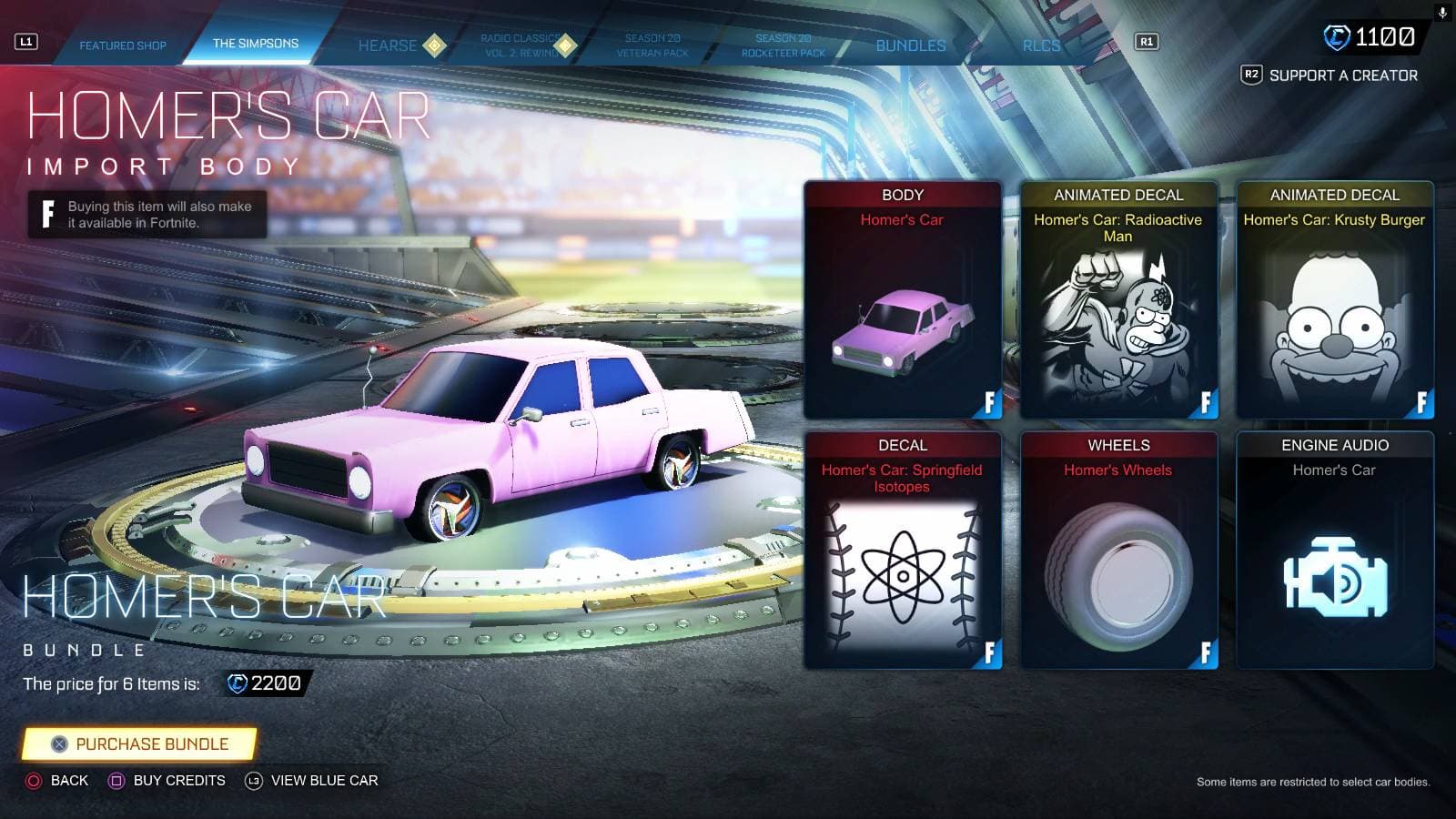The image size is (1456, 819).
Task: Click the Fortnite badge on Springfield Isotopes decal card
Action: point(988,652)
